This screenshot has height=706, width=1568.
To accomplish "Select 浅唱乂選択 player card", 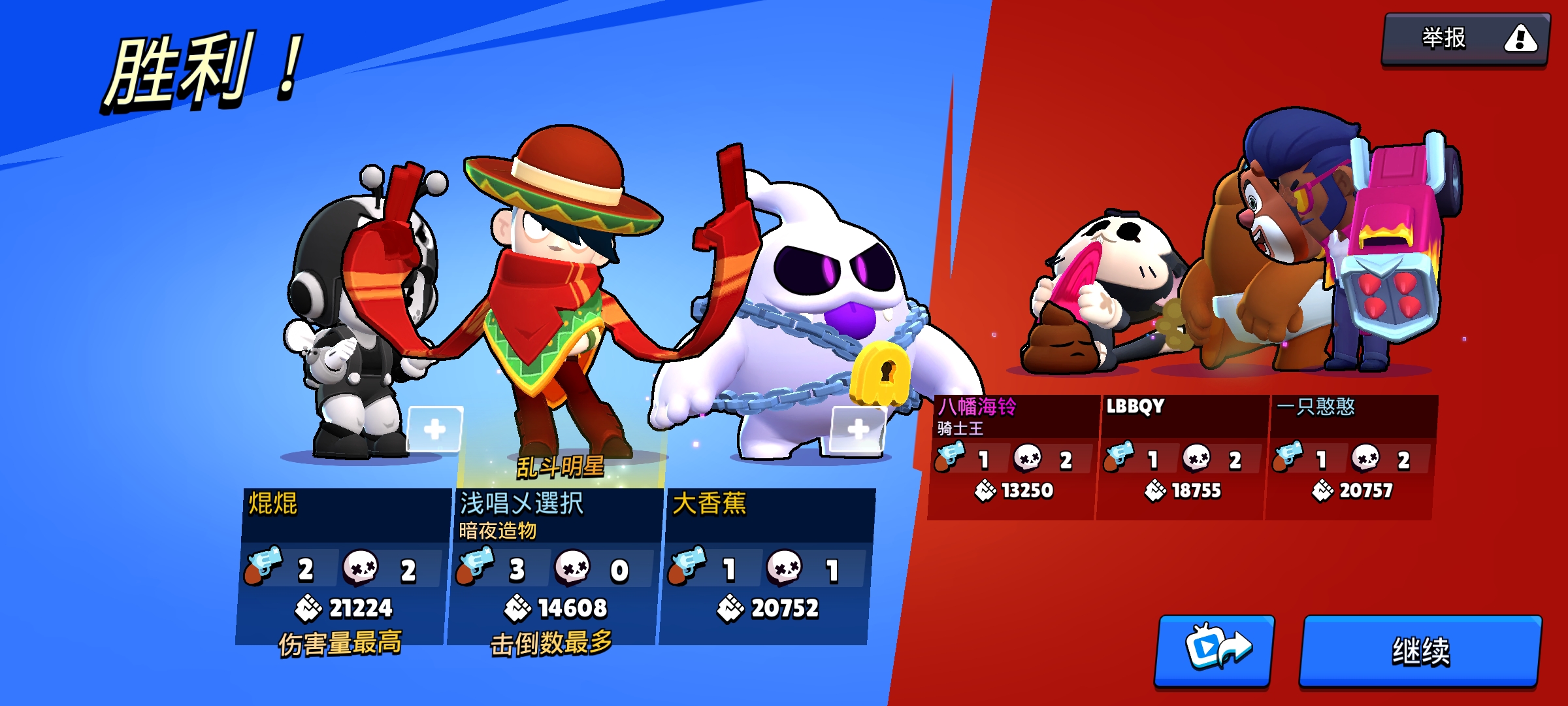I will click(x=554, y=565).
